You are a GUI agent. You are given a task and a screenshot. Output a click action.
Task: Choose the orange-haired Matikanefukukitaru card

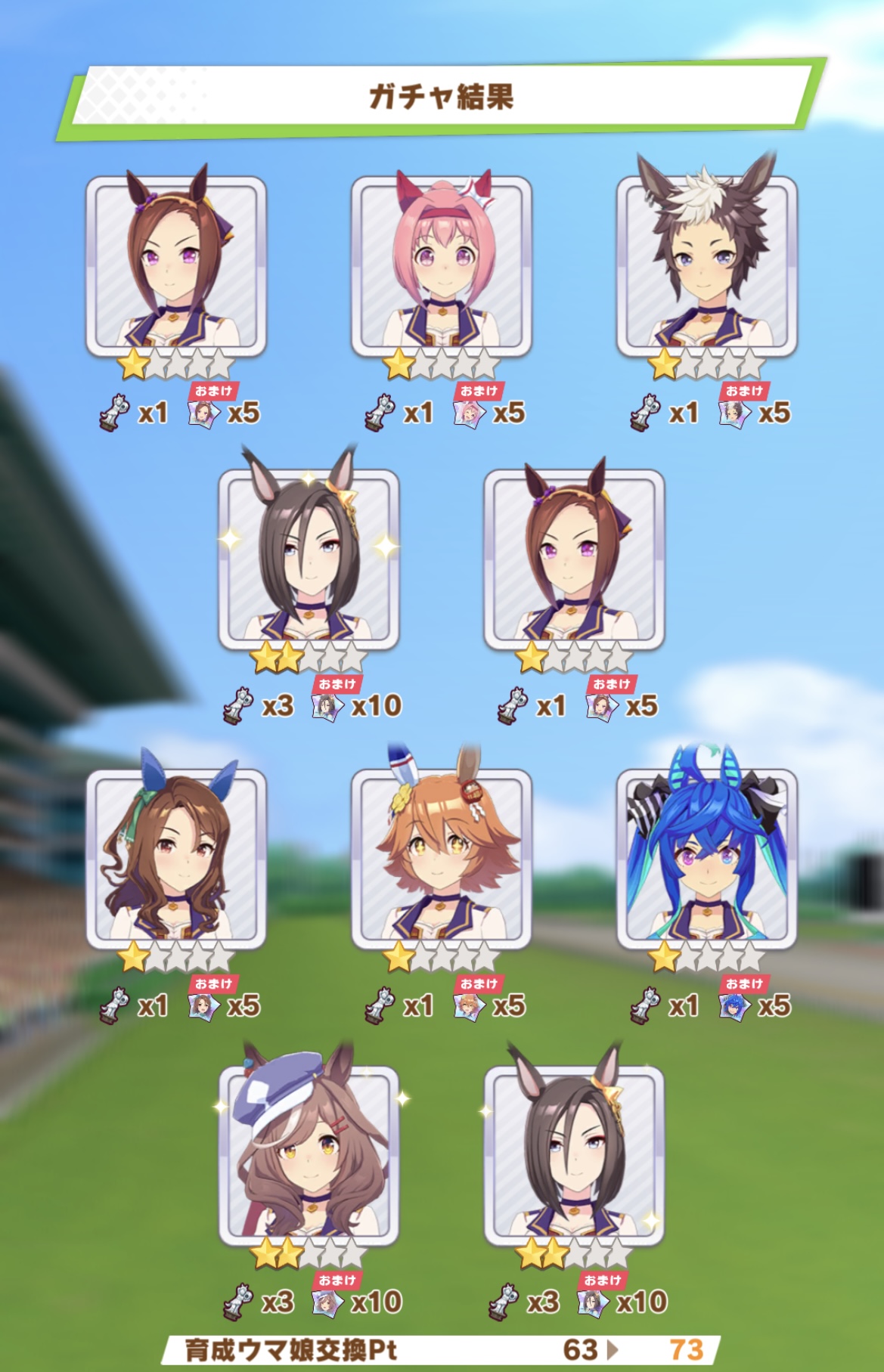click(442, 859)
